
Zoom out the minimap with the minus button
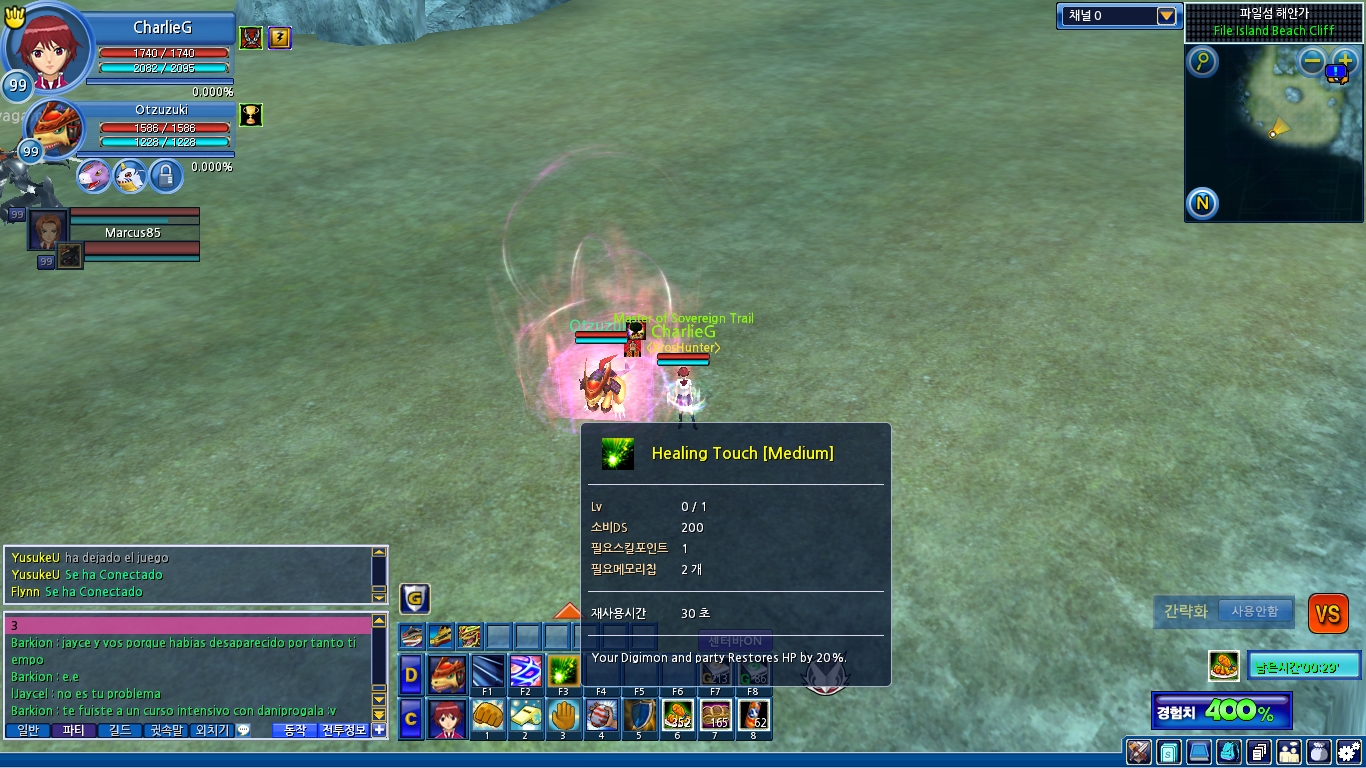pyautogui.click(x=1313, y=61)
